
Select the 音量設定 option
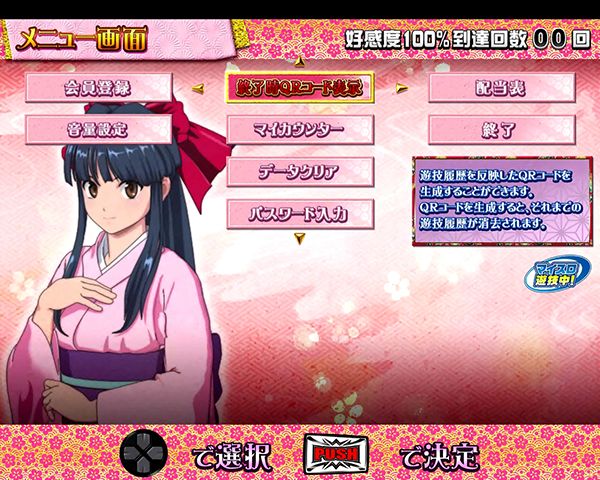[x=98, y=129]
